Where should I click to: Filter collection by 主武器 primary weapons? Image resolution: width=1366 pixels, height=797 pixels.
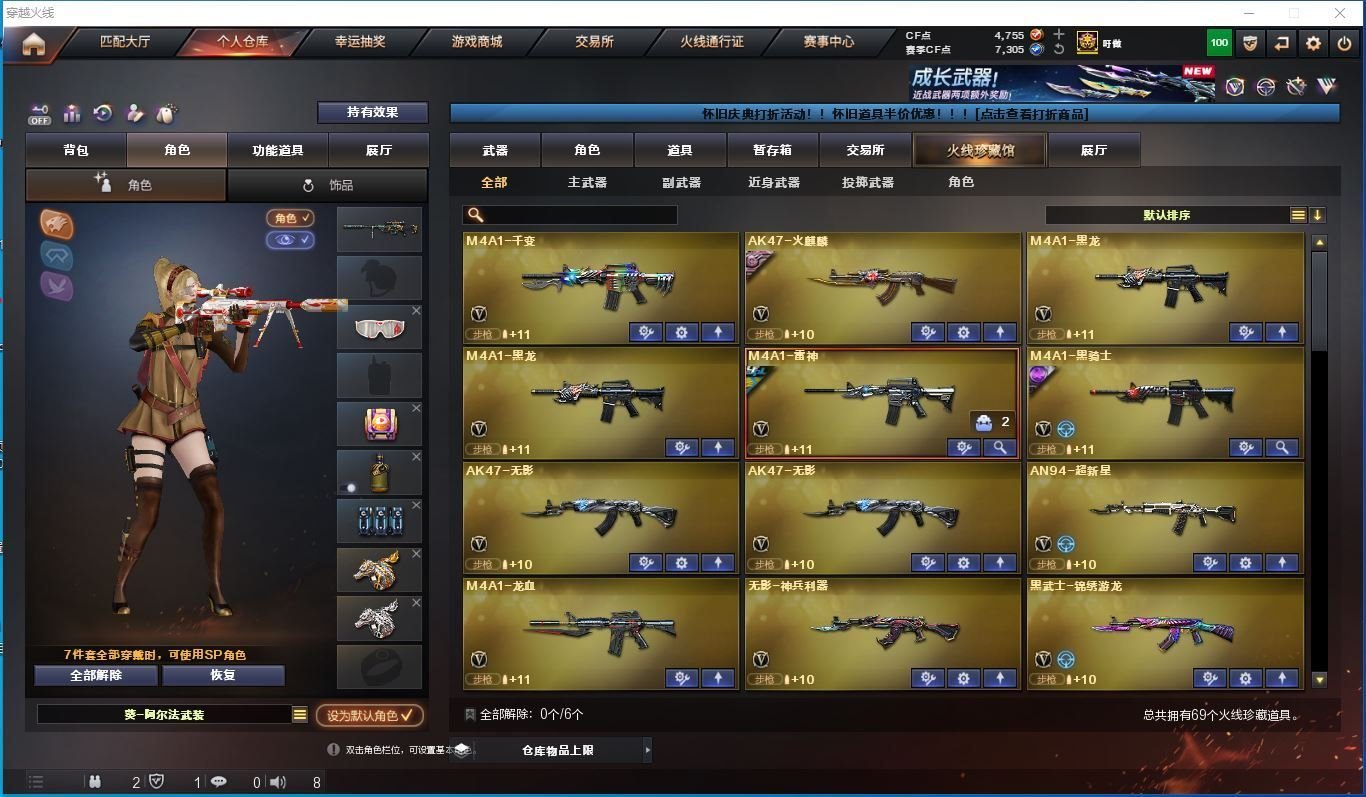pyautogui.click(x=587, y=182)
